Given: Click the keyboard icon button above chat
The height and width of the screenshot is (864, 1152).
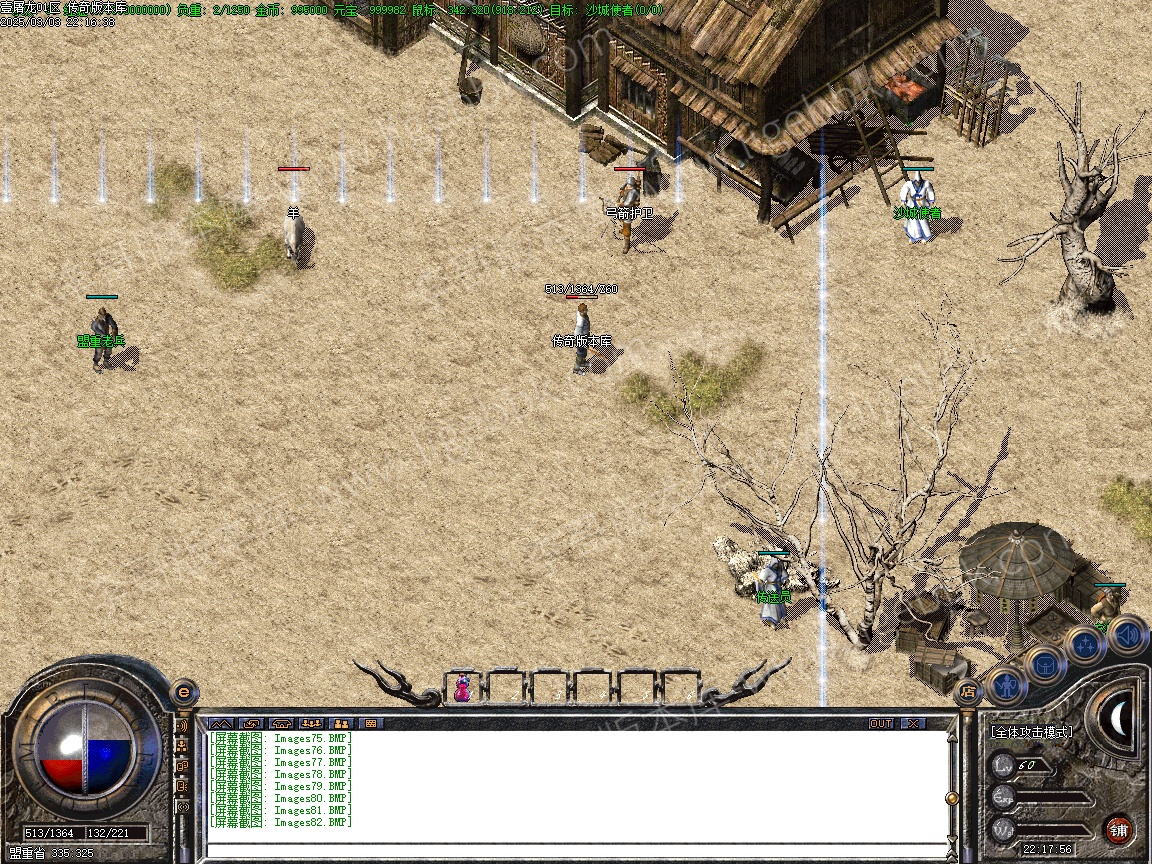Looking at the screenshot, I should 371,723.
